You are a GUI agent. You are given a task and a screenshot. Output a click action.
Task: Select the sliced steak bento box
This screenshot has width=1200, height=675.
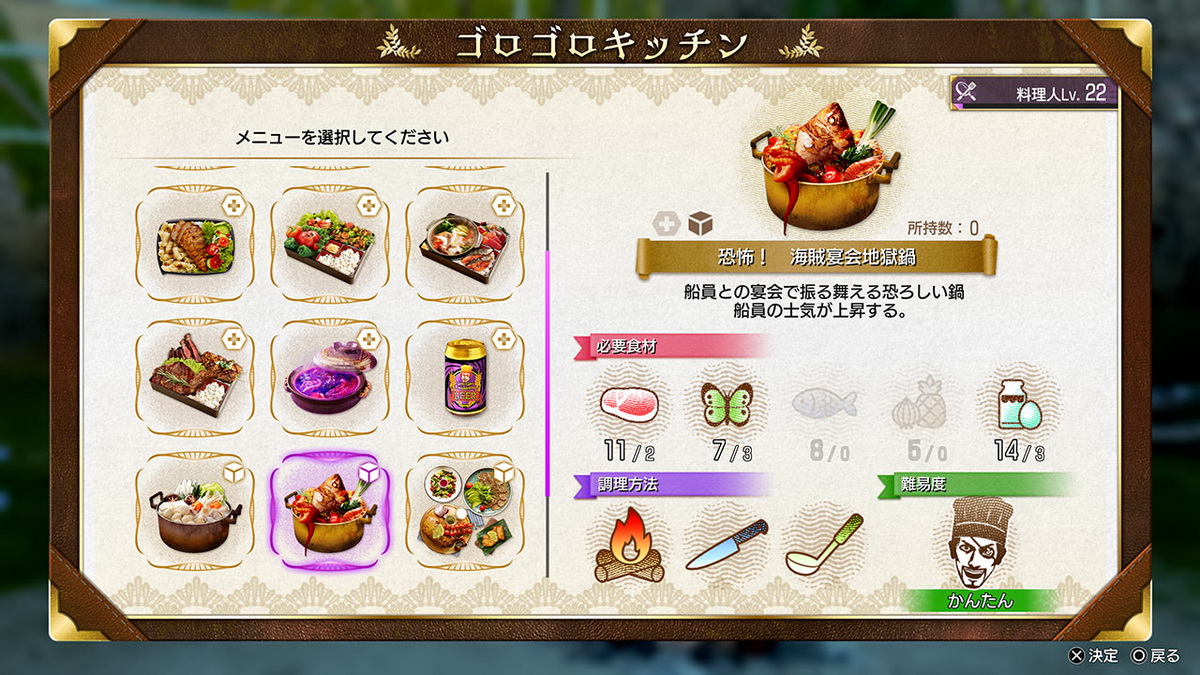tap(195, 377)
